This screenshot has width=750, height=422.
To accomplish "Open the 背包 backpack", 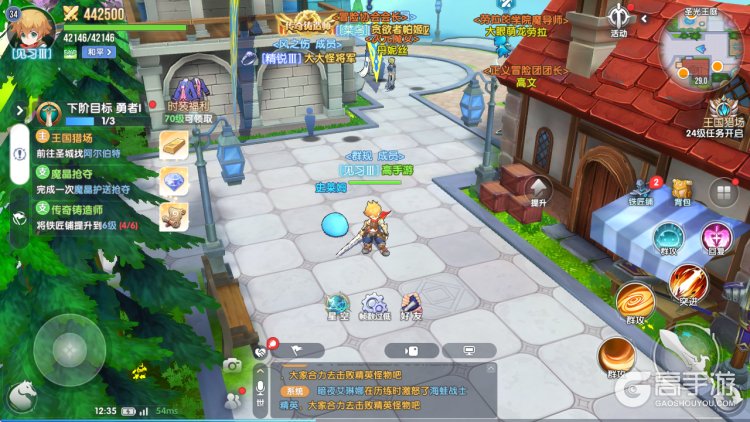I will (682, 191).
